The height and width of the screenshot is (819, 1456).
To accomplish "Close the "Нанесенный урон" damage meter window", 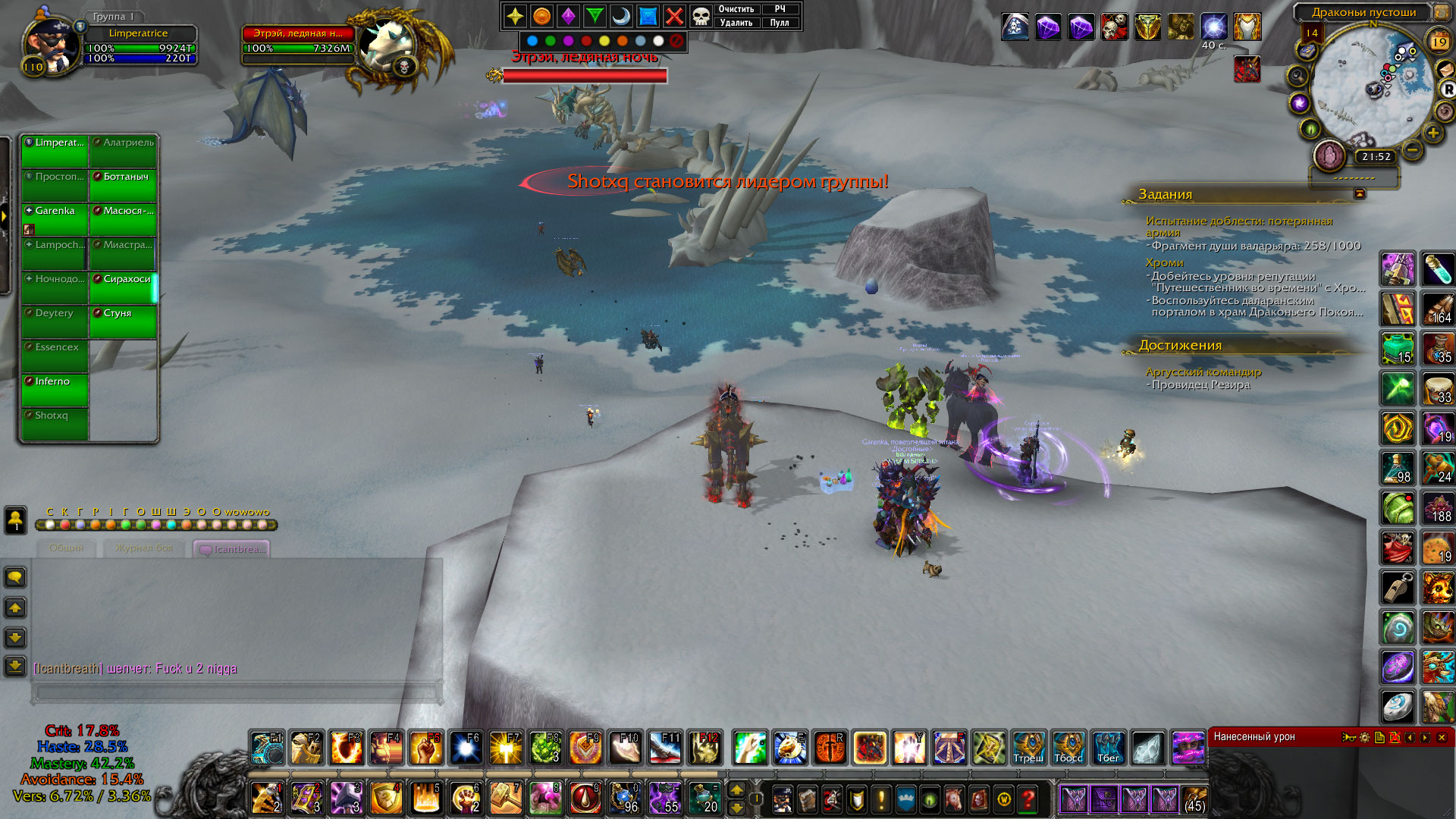I will tap(1442, 737).
